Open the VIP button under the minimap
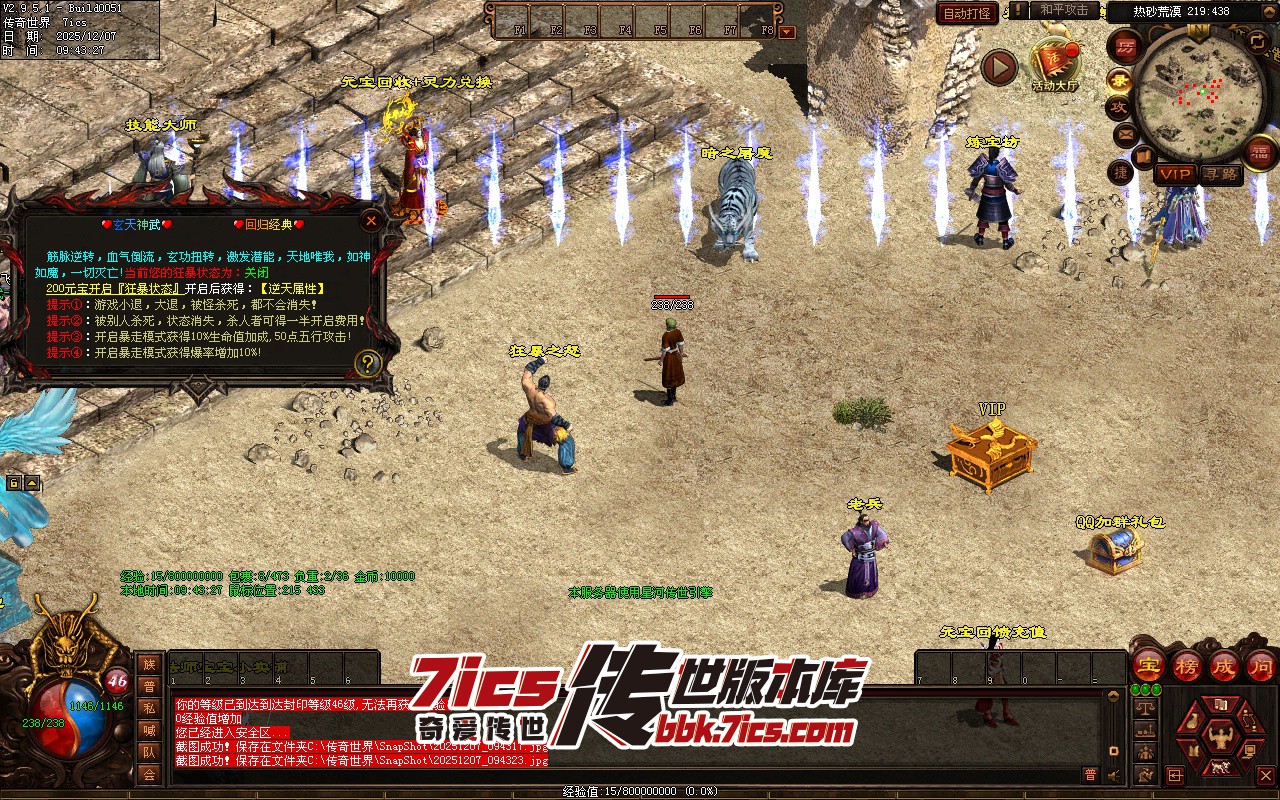The image size is (1280, 800). tap(1175, 174)
